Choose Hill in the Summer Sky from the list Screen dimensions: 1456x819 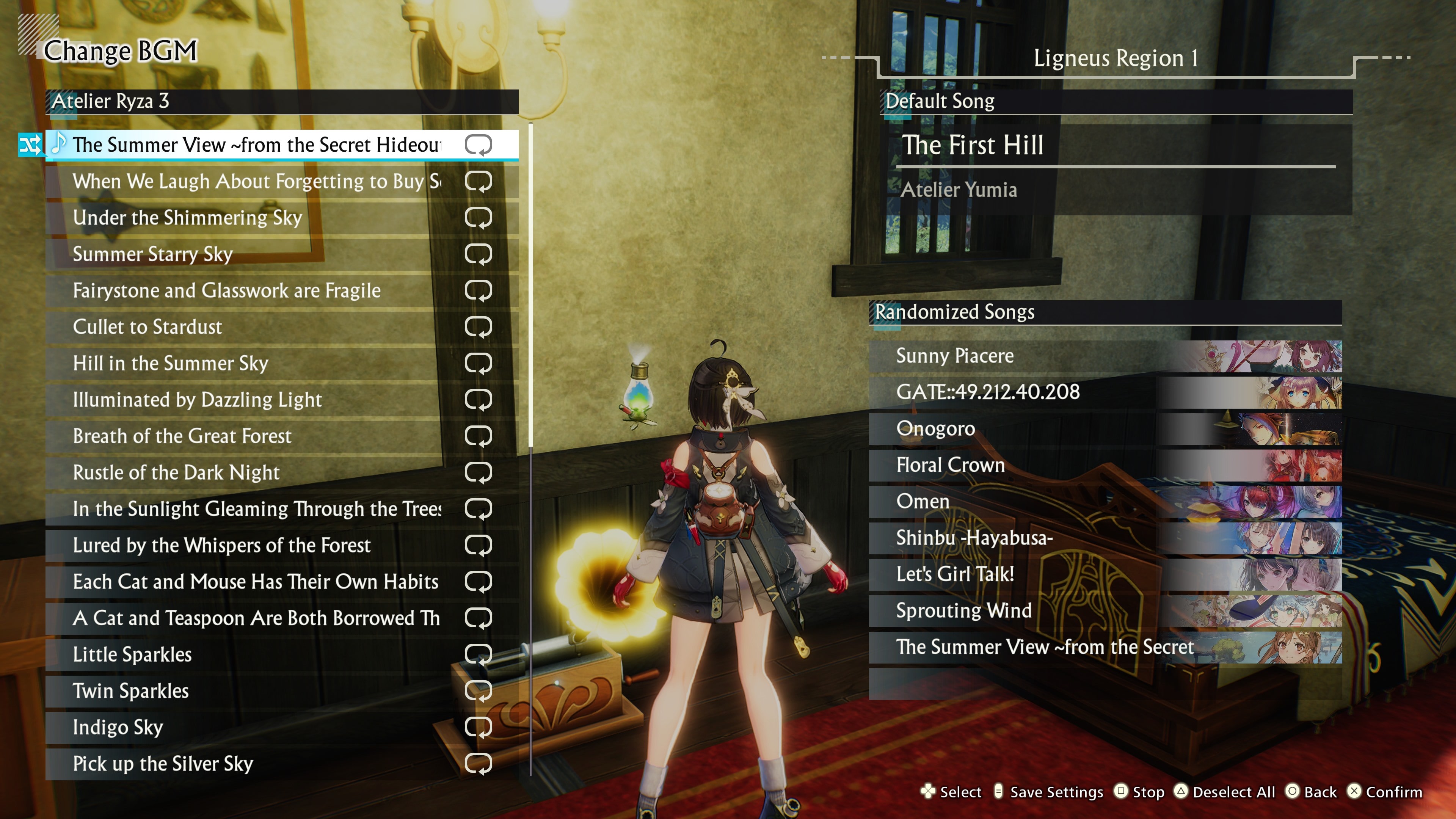(x=226, y=364)
